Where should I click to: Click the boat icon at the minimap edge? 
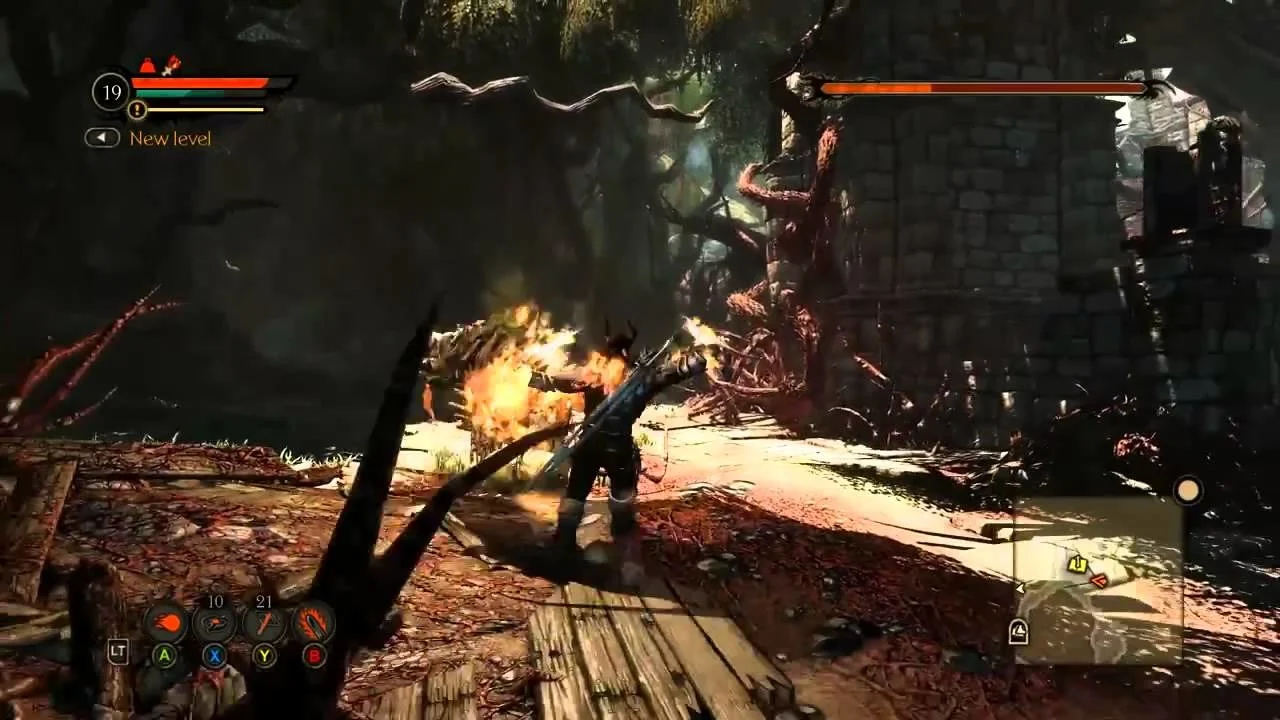1018,632
